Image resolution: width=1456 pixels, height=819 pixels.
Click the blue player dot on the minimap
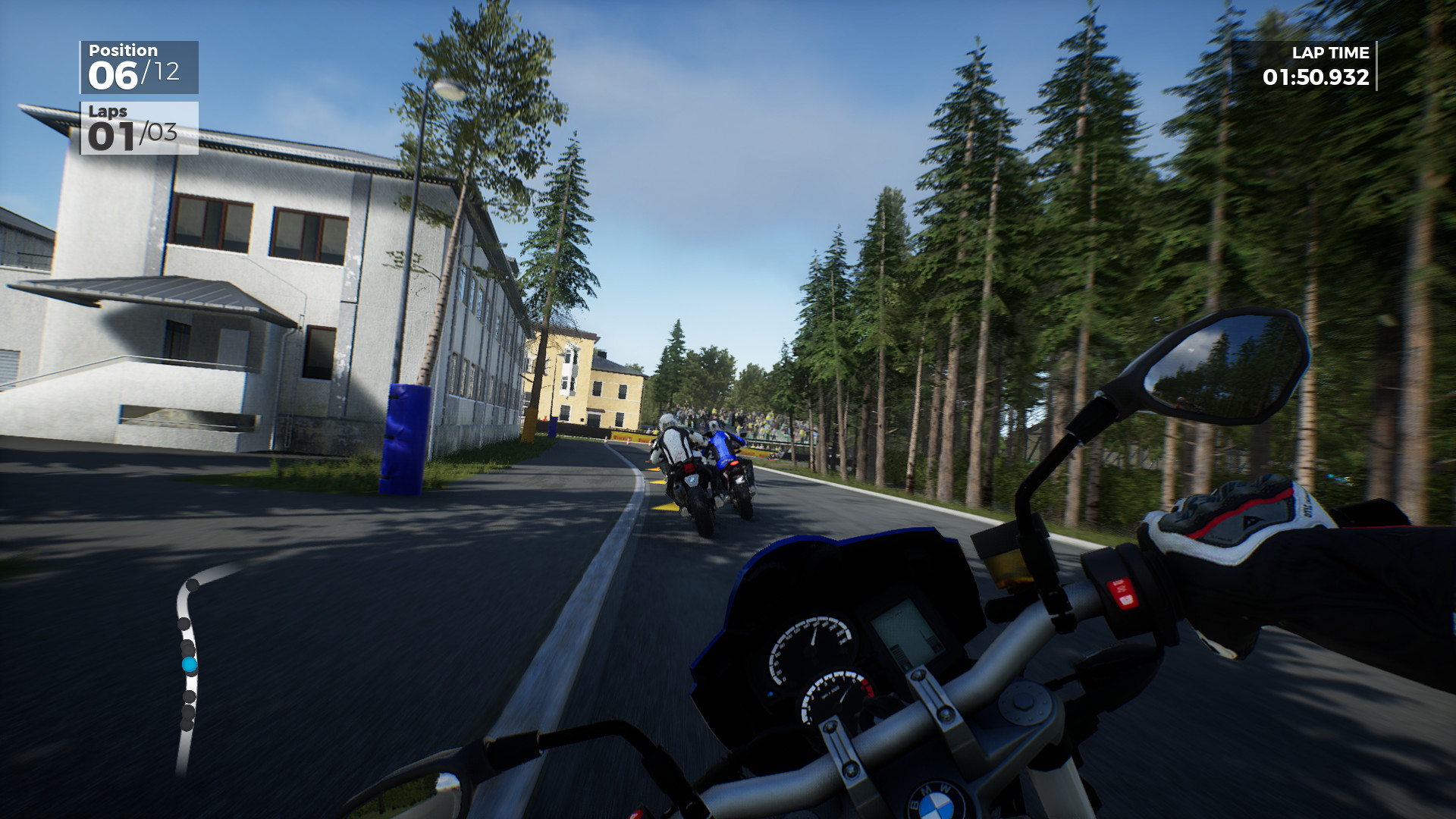click(189, 664)
